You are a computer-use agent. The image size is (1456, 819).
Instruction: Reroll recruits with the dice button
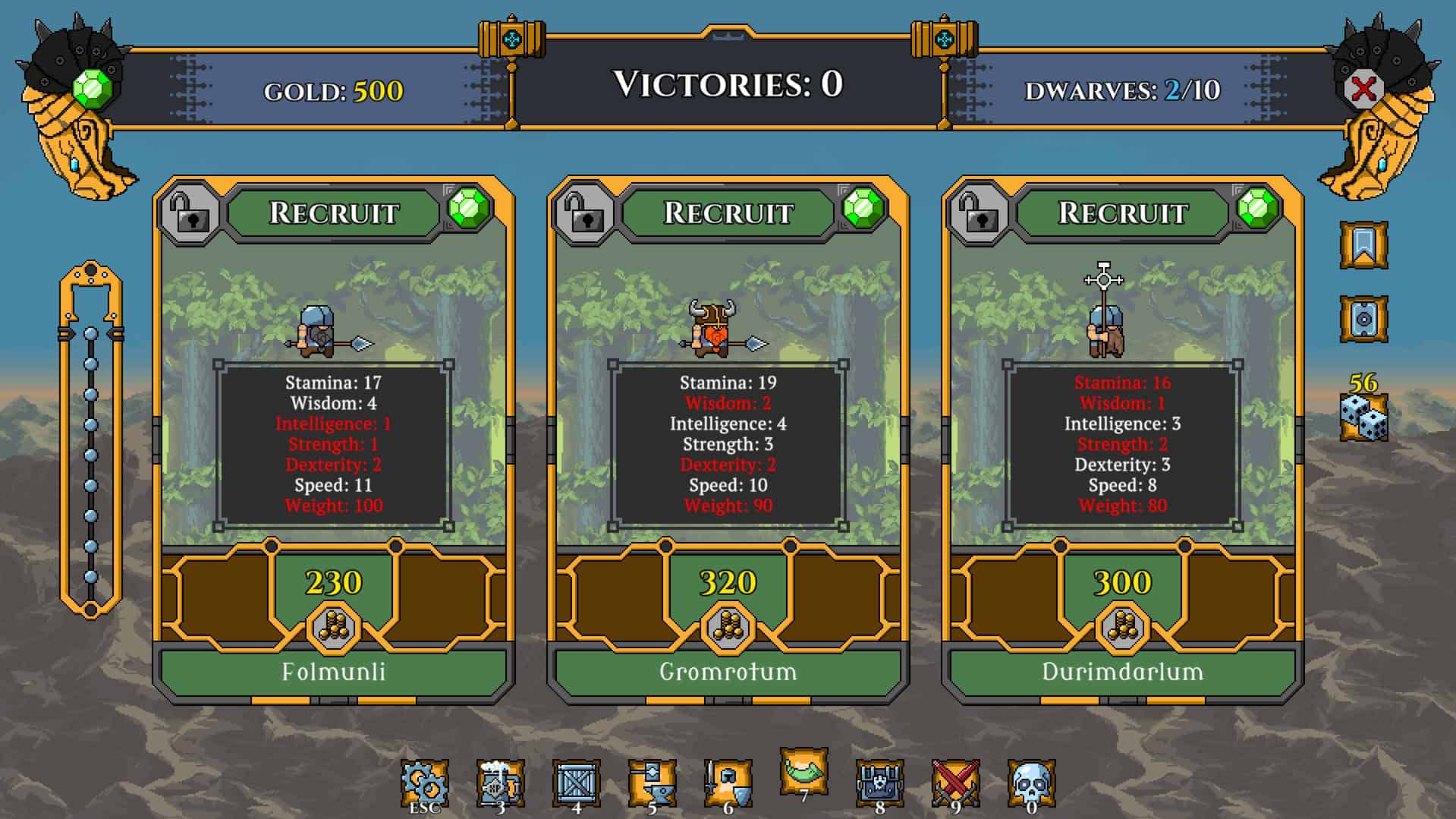1363,417
